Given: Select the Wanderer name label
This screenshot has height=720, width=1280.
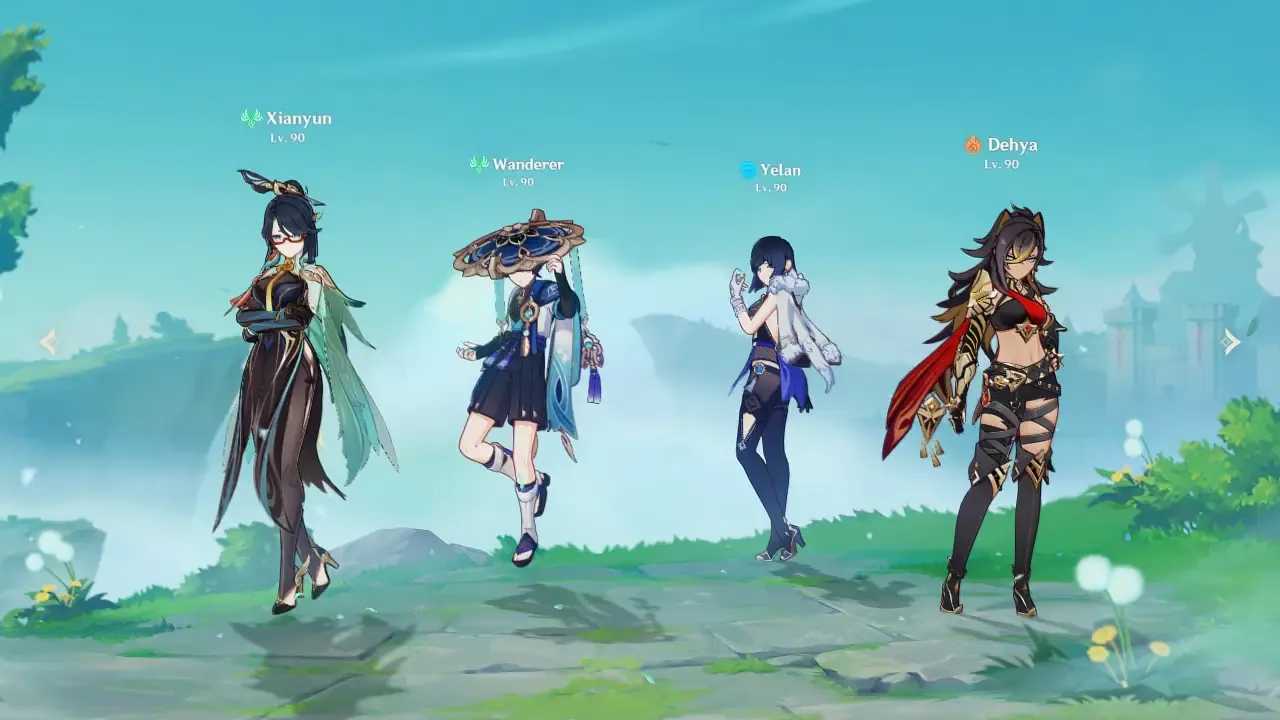Looking at the screenshot, I should click(x=529, y=164).
